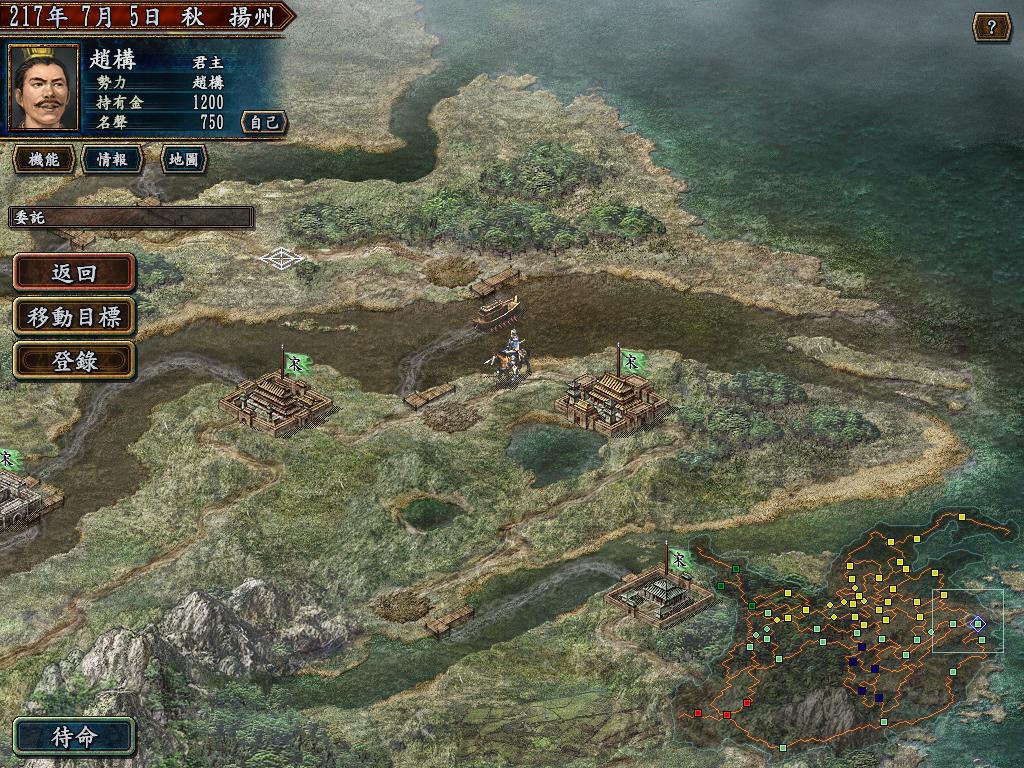The width and height of the screenshot is (1024, 768).
Task: Click the 自己 self button
Action: point(264,122)
